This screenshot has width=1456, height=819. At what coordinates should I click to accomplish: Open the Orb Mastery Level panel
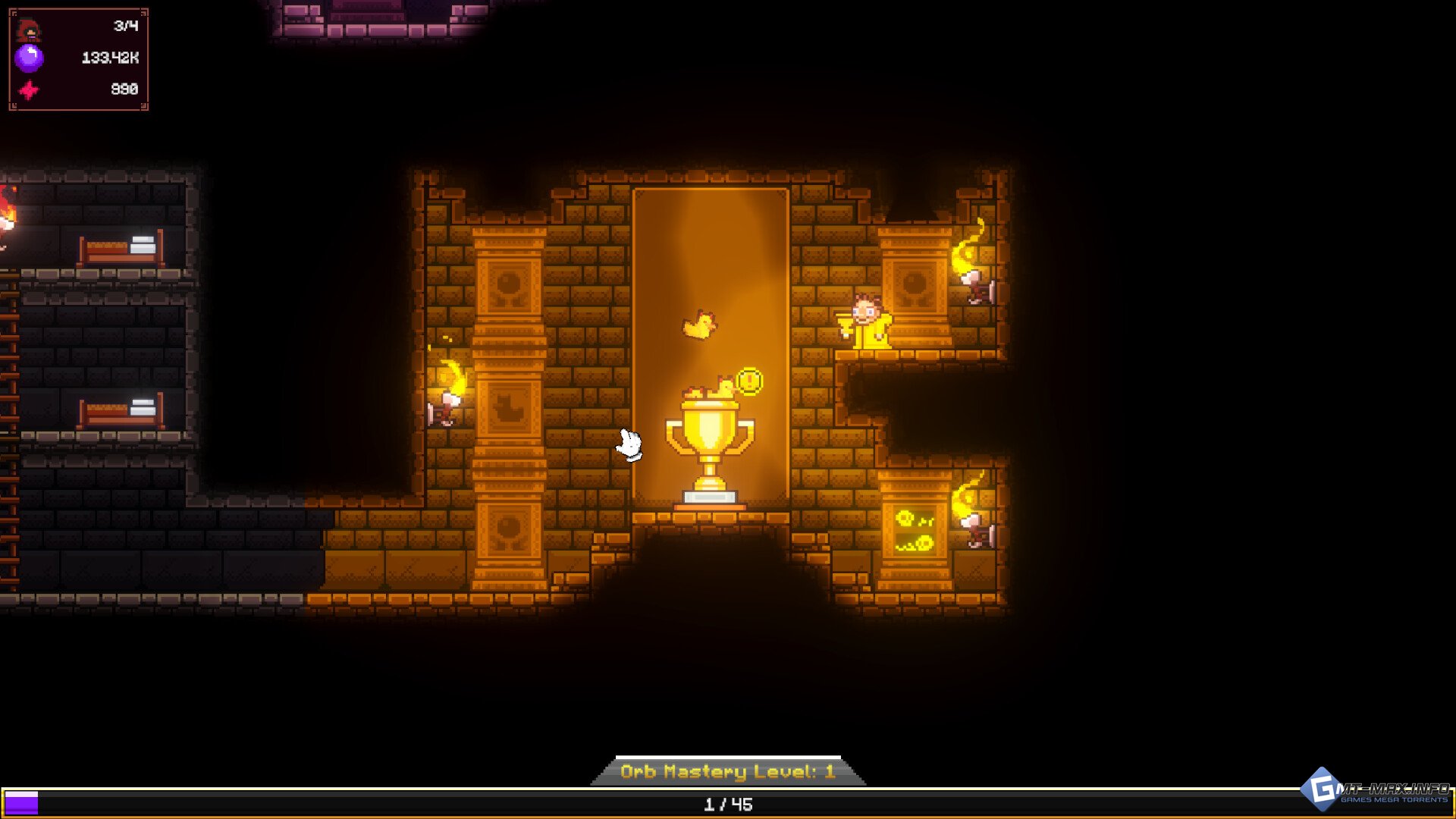(x=728, y=771)
